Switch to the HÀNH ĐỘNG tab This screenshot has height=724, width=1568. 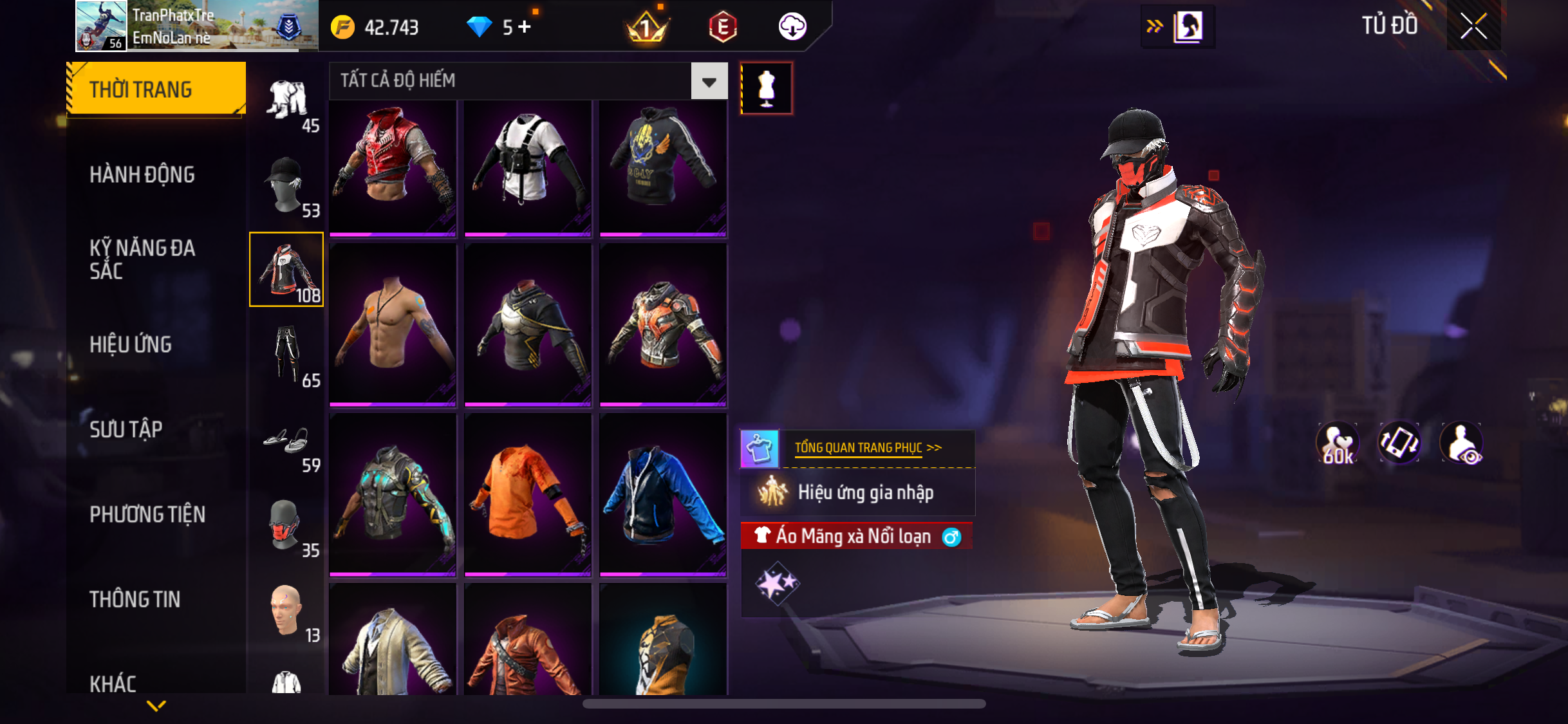pyautogui.click(x=142, y=174)
